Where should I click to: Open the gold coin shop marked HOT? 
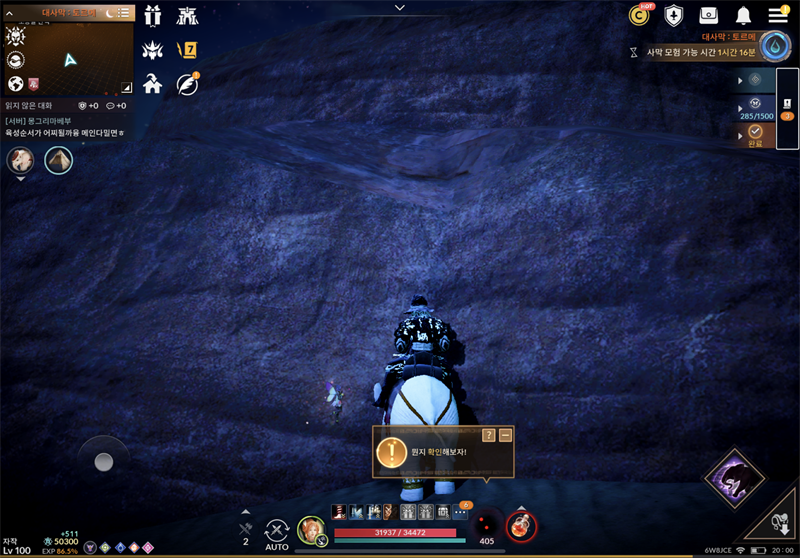pos(639,15)
